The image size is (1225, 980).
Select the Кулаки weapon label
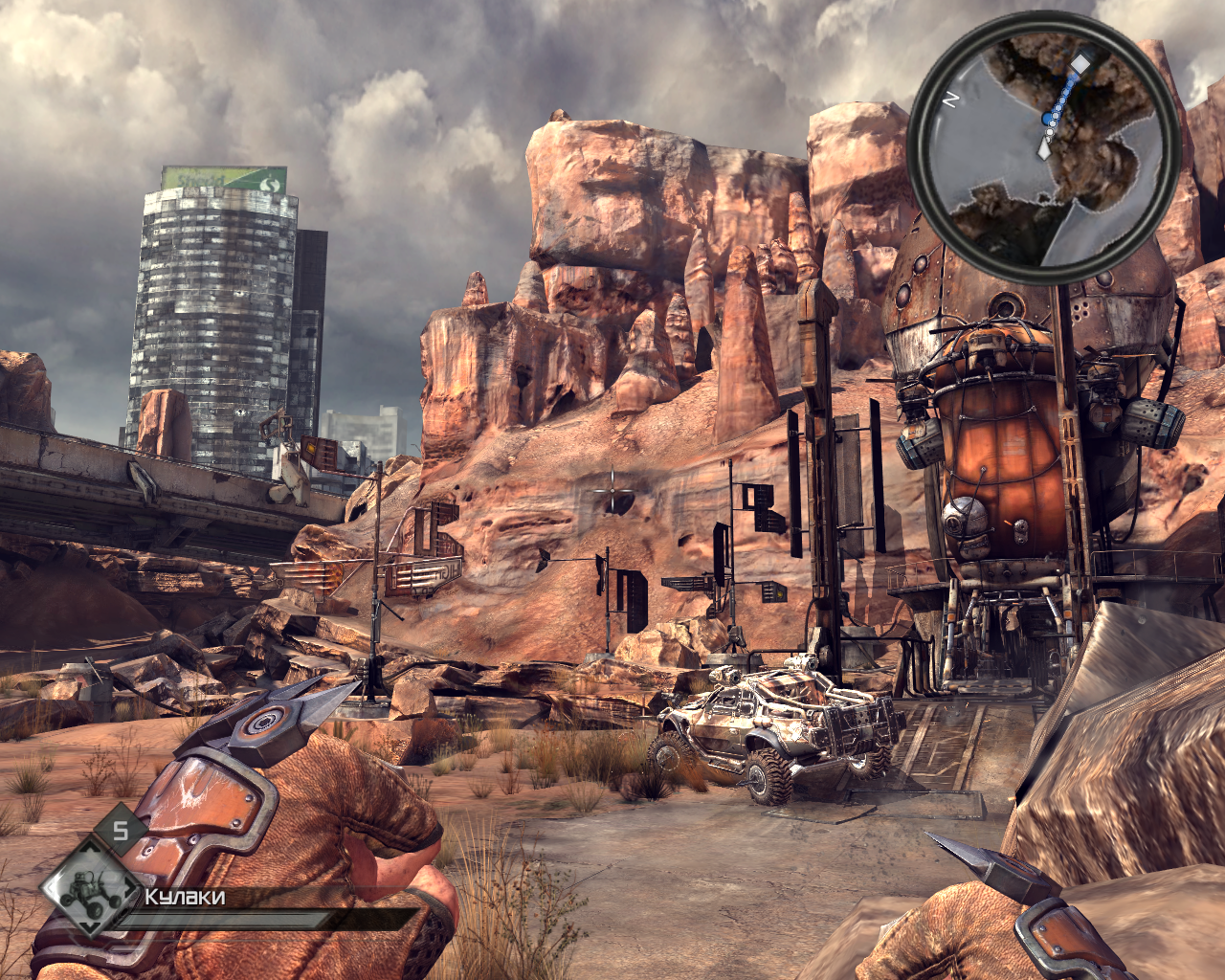(x=185, y=897)
